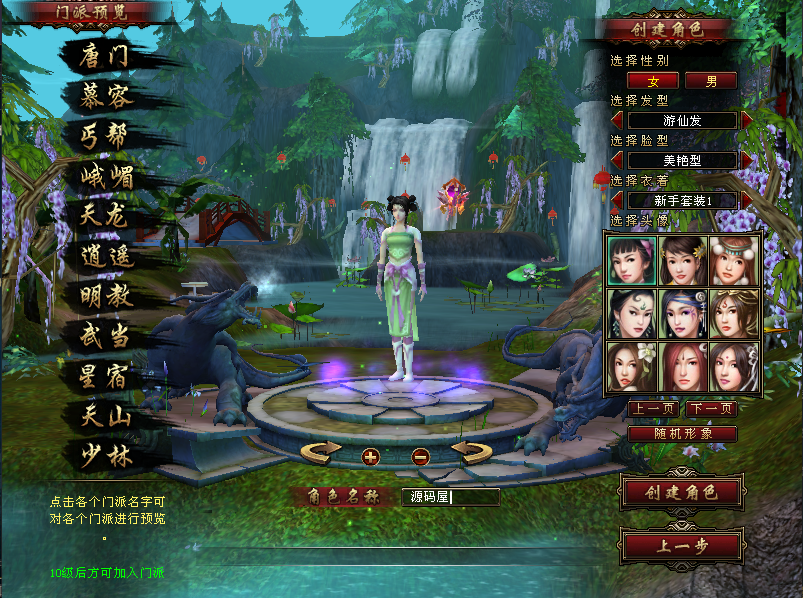Image resolution: width=803 pixels, height=598 pixels.
Task: Choose 峨嵋 from the sect list
Action: tap(105, 177)
